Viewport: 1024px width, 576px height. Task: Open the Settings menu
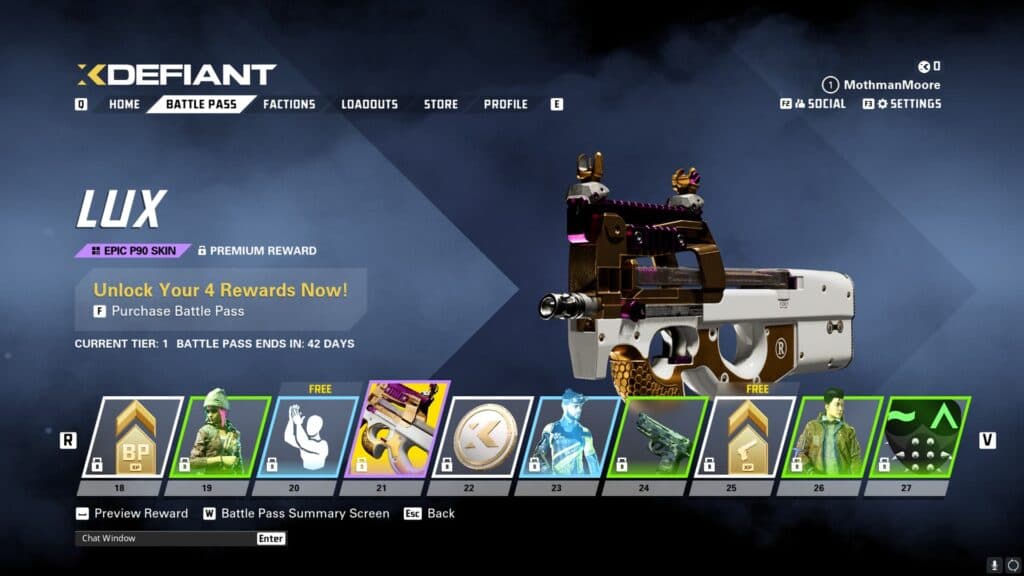[x=908, y=103]
